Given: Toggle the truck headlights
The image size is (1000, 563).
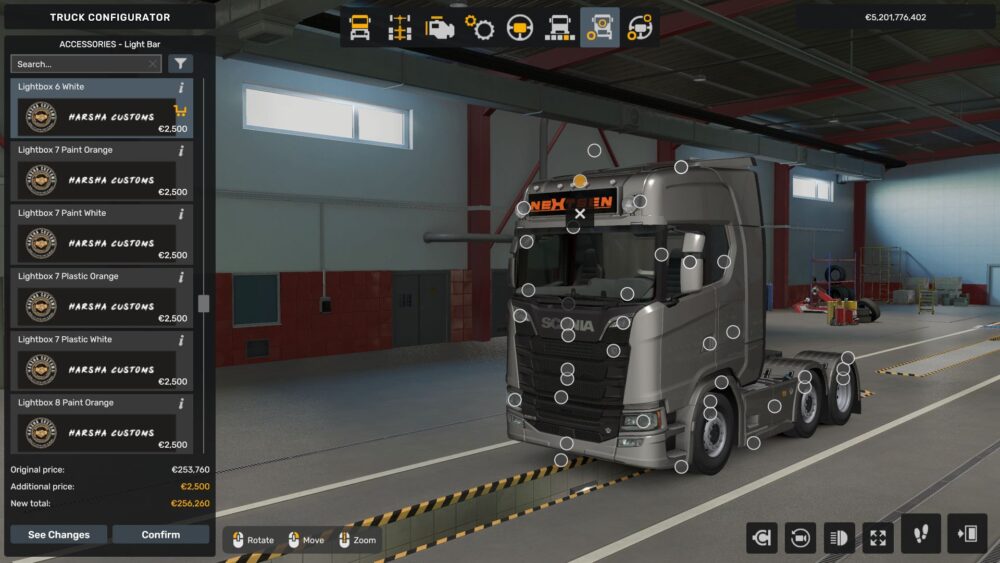Looking at the screenshot, I should pyautogui.click(x=839, y=538).
